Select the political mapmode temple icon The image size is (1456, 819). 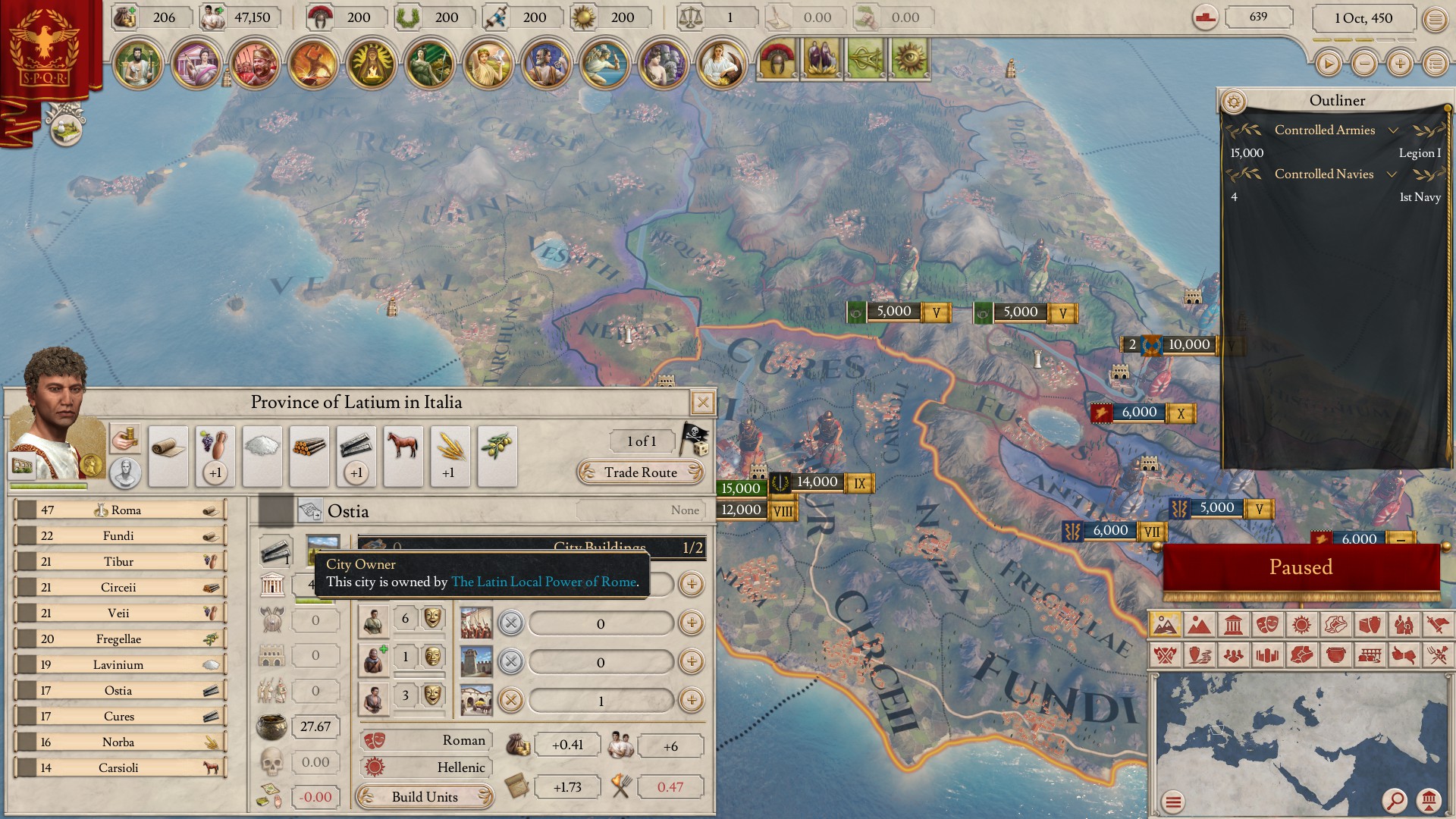pos(1232,626)
